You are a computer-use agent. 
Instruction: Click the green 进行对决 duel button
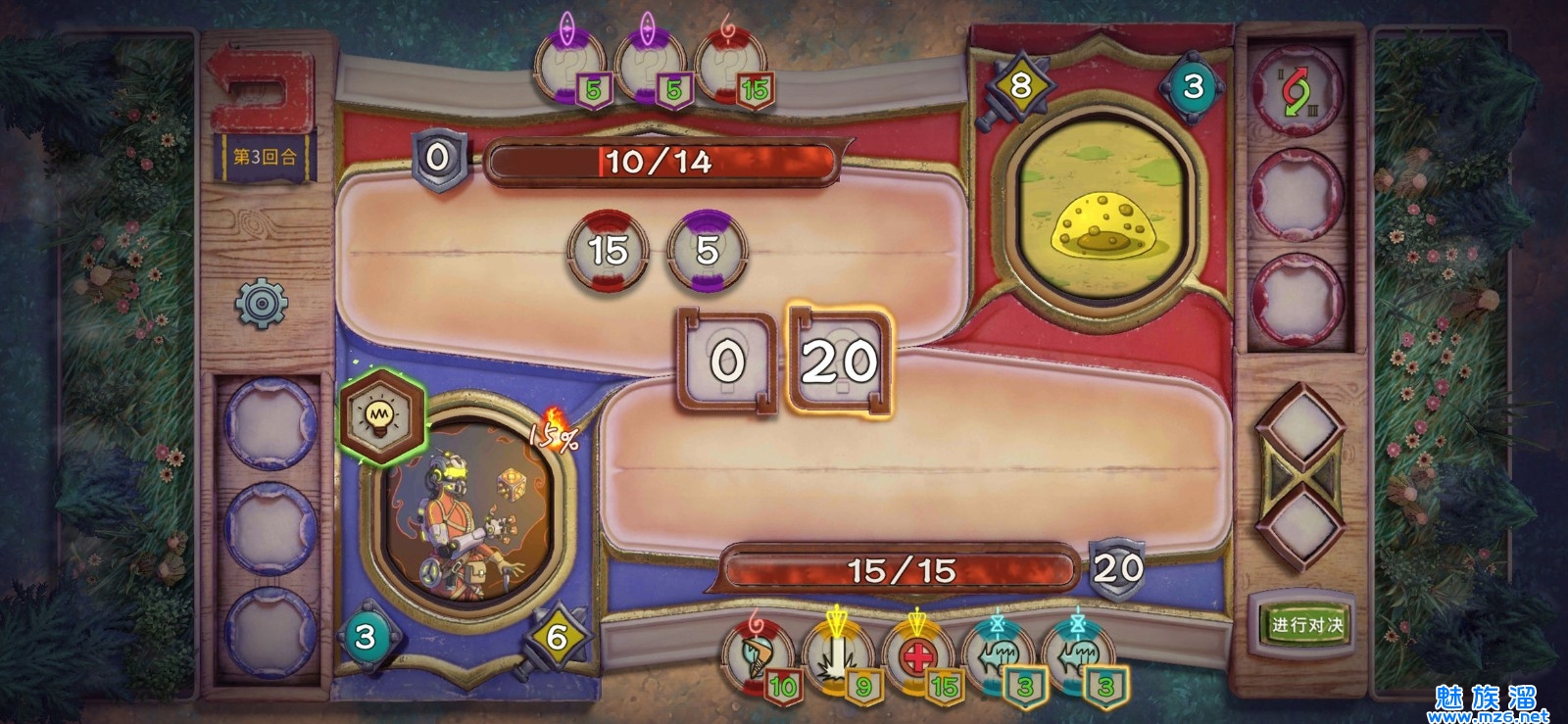(1306, 623)
